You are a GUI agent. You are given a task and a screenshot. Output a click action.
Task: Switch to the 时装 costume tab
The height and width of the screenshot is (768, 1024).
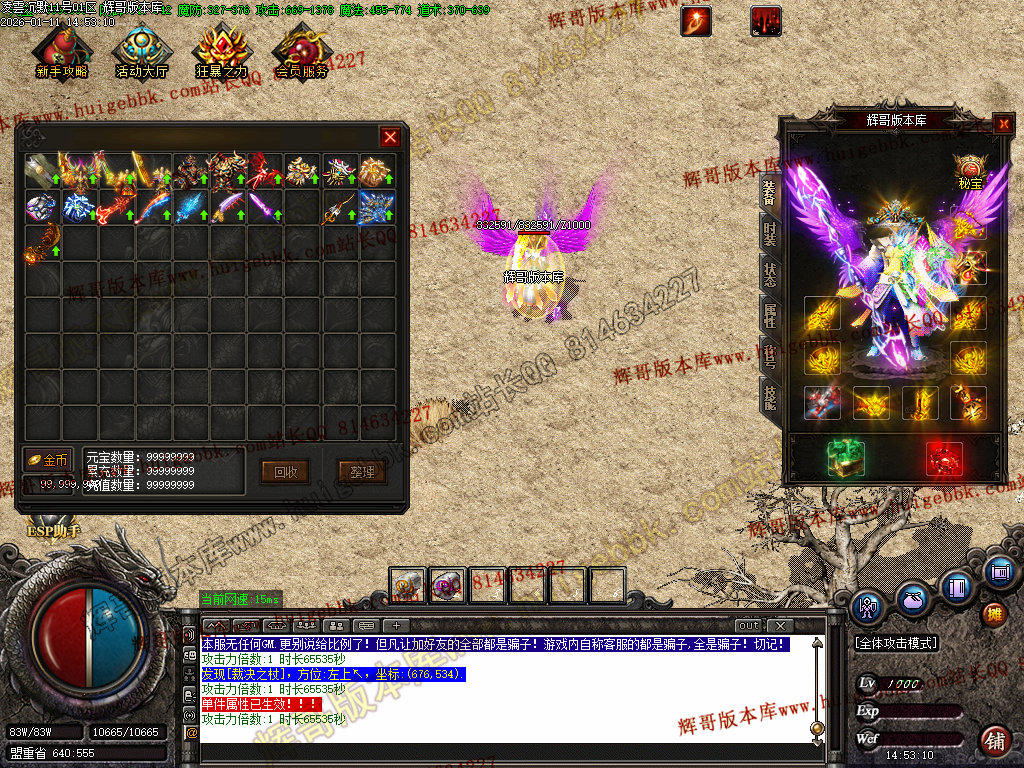[770, 232]
